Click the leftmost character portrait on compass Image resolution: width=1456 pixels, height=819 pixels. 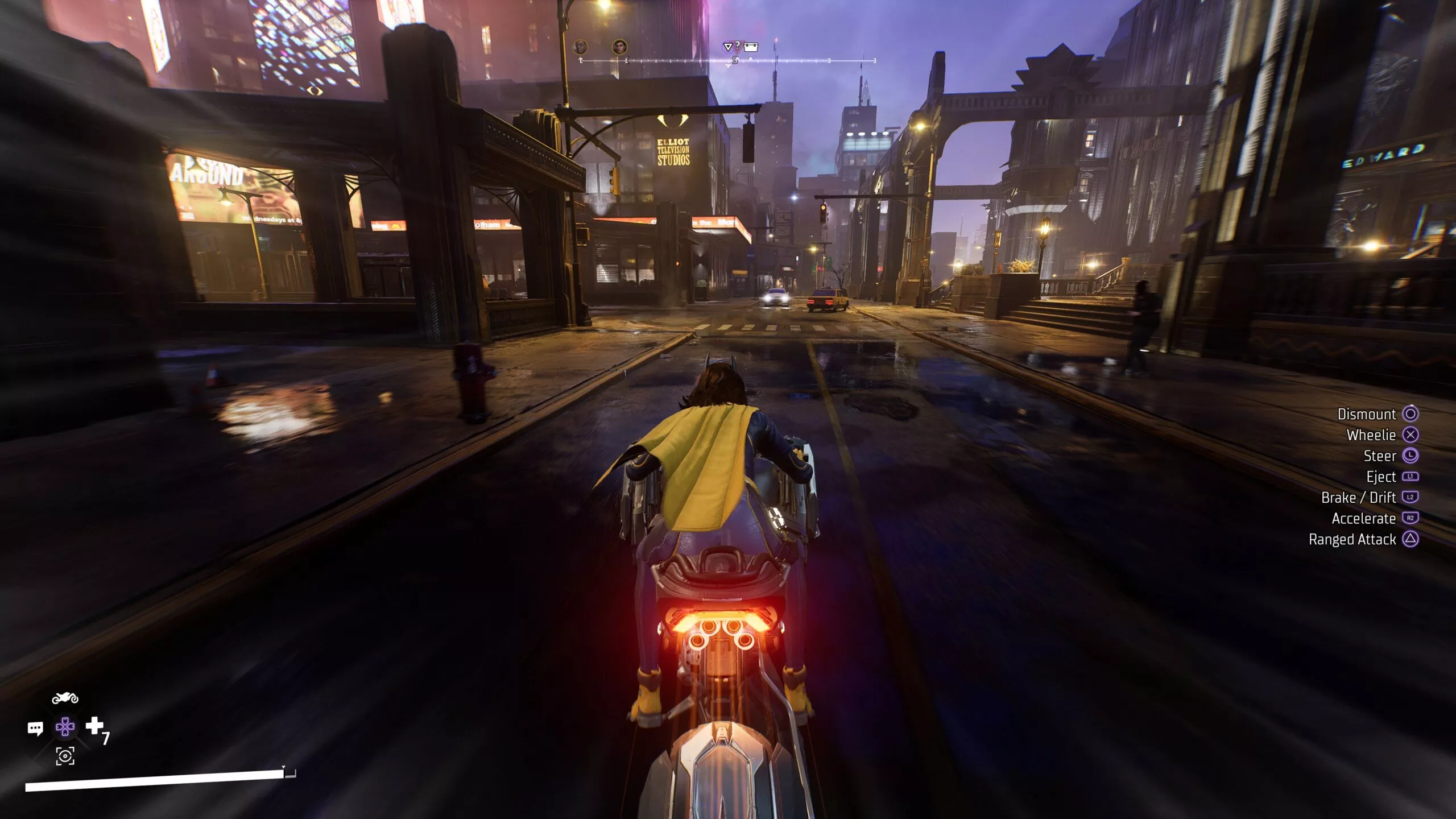[580, 47]
